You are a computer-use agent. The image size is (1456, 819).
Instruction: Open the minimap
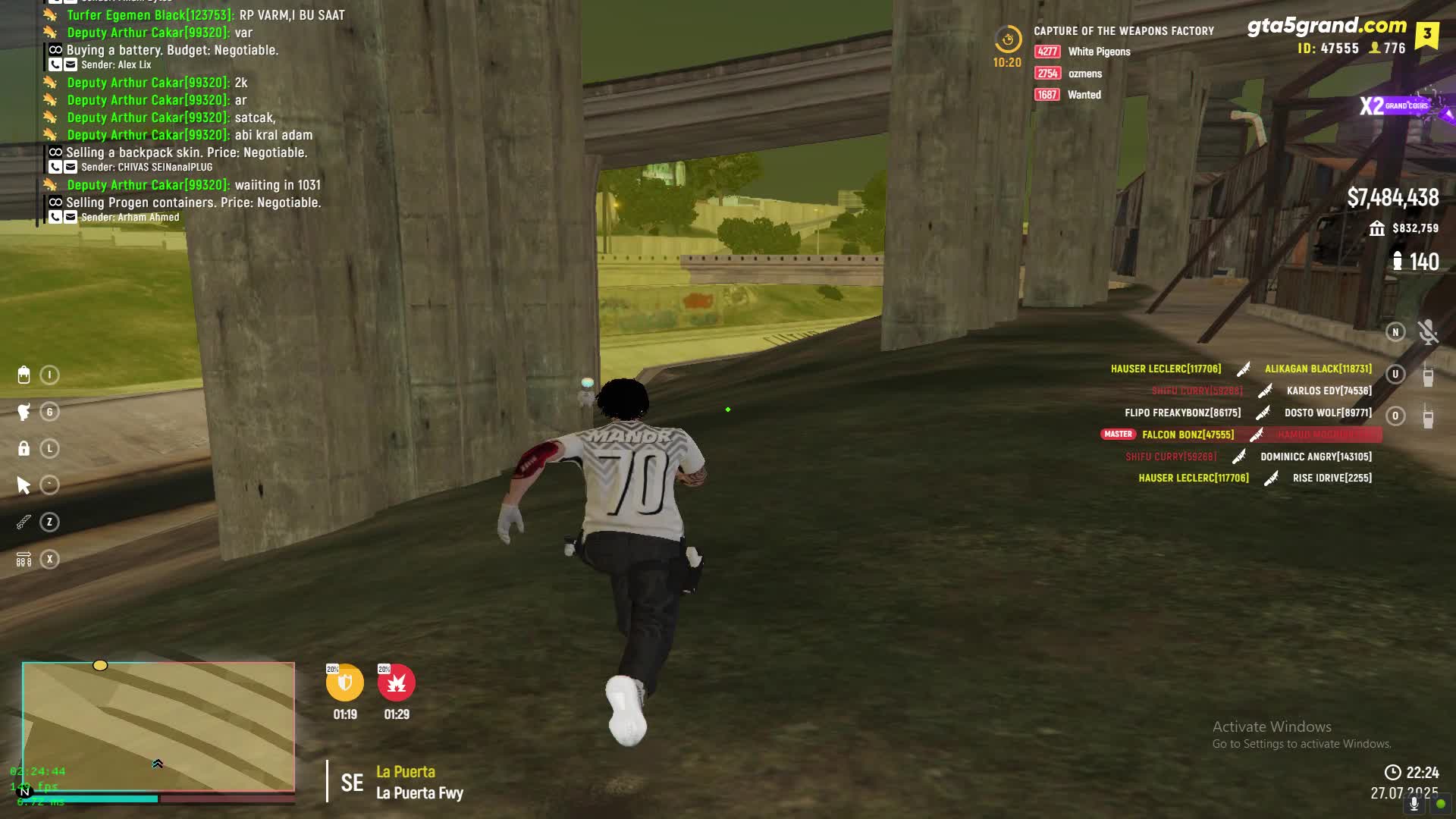(x=158, y=726)
